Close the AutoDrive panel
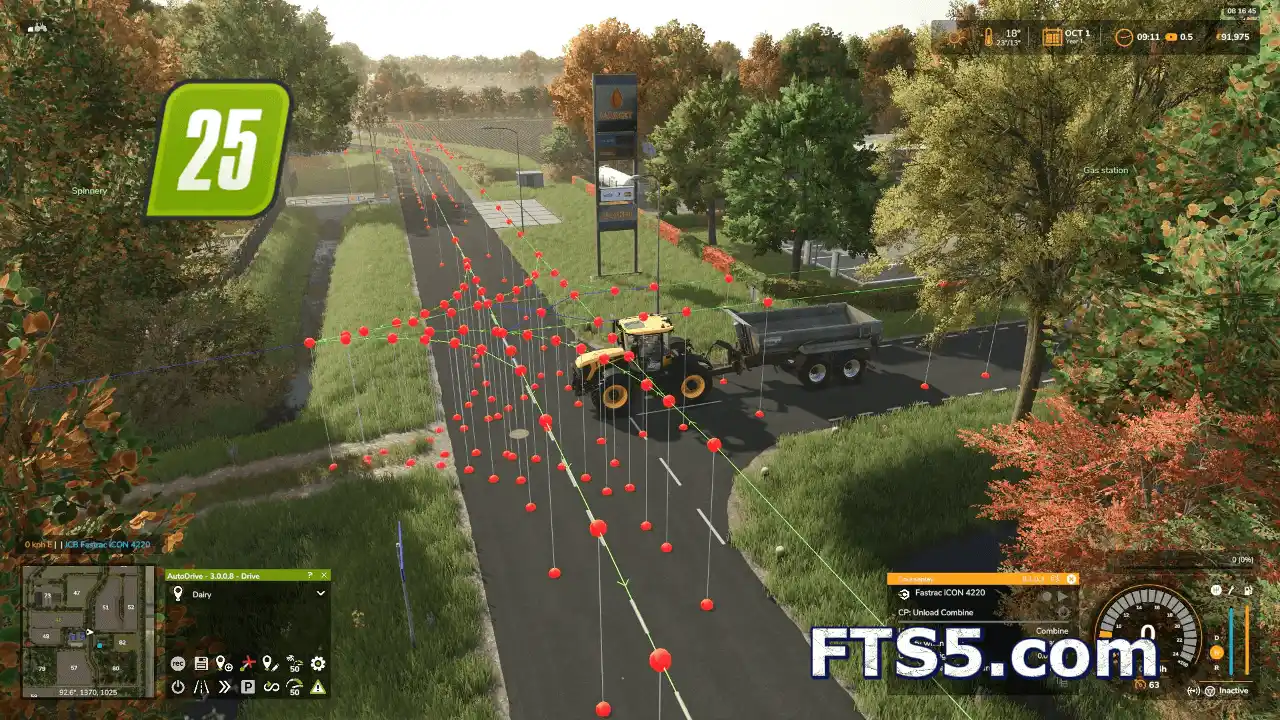 click(x=324, y=575)
